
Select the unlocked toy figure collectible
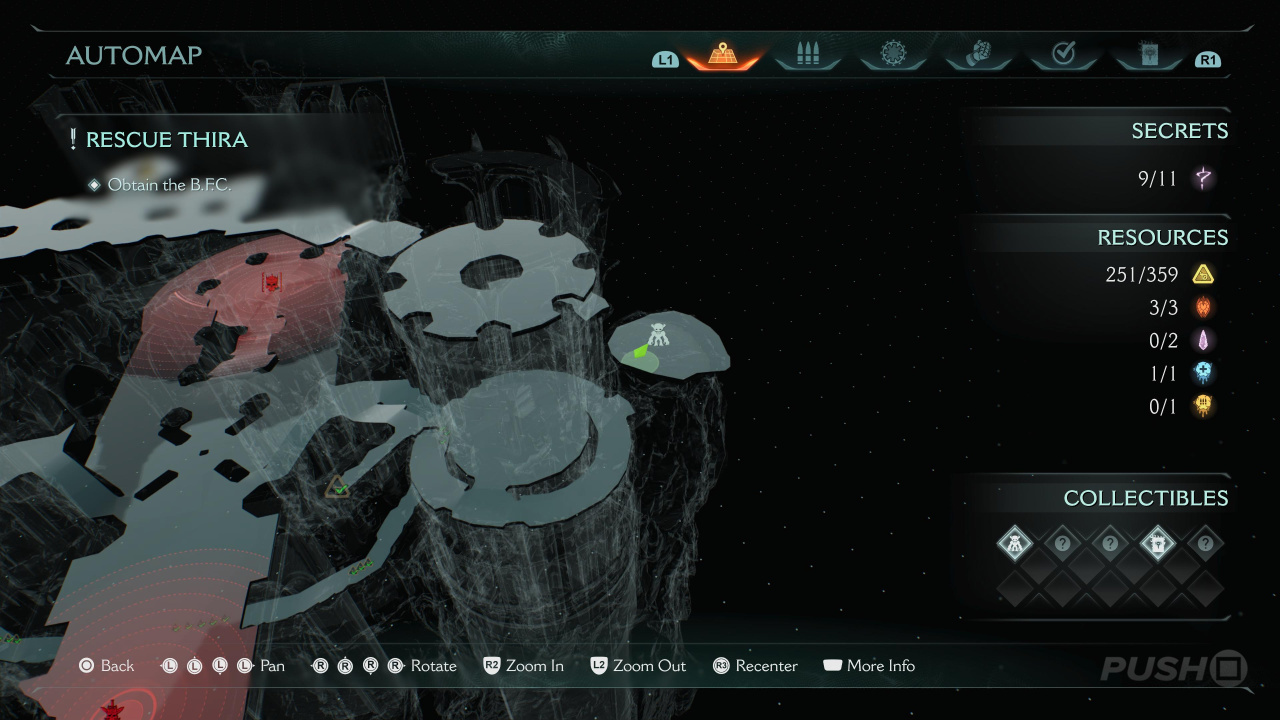coord(1015,544)
